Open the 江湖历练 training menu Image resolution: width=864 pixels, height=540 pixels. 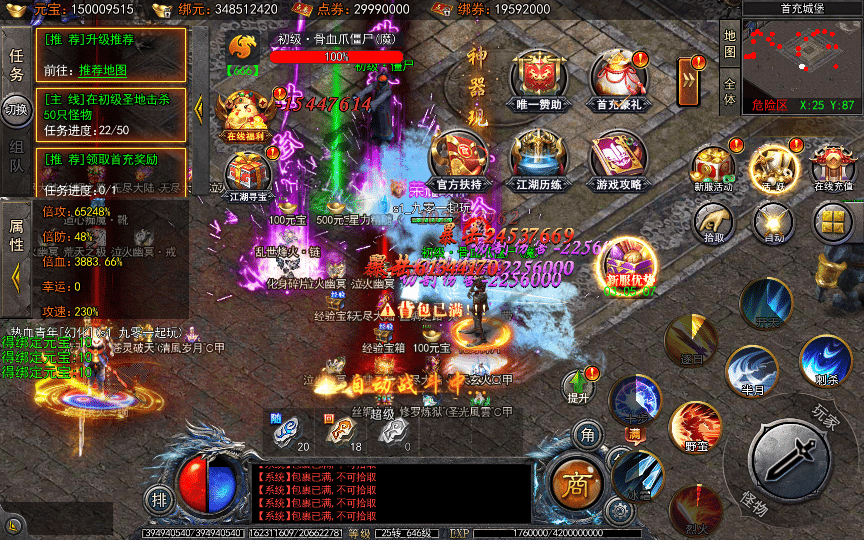click(540, 158)
